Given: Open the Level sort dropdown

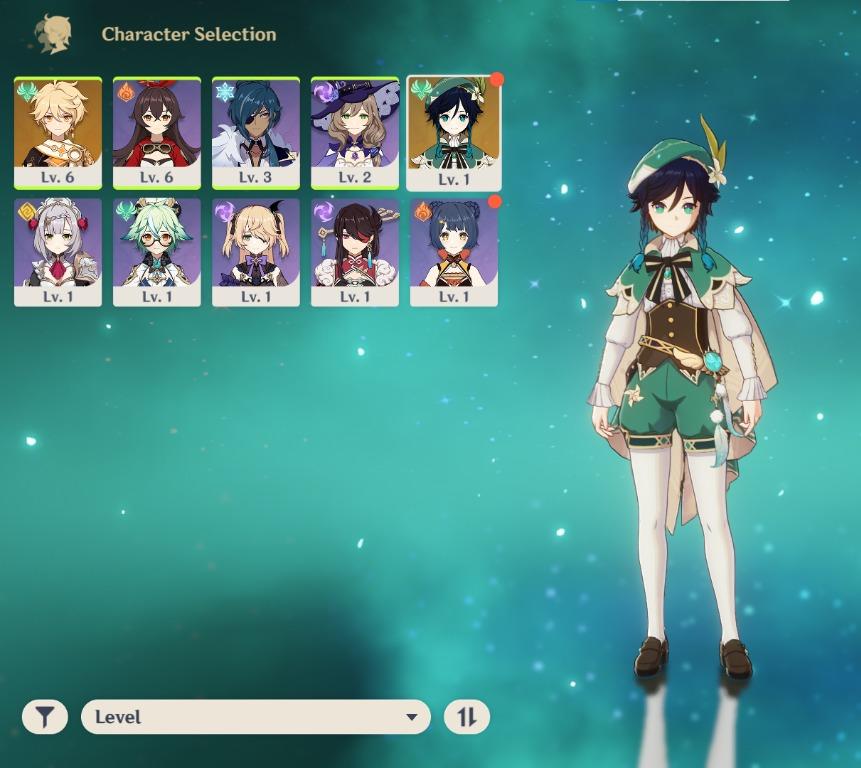Looking at the screenshot, I should [256, 717].
